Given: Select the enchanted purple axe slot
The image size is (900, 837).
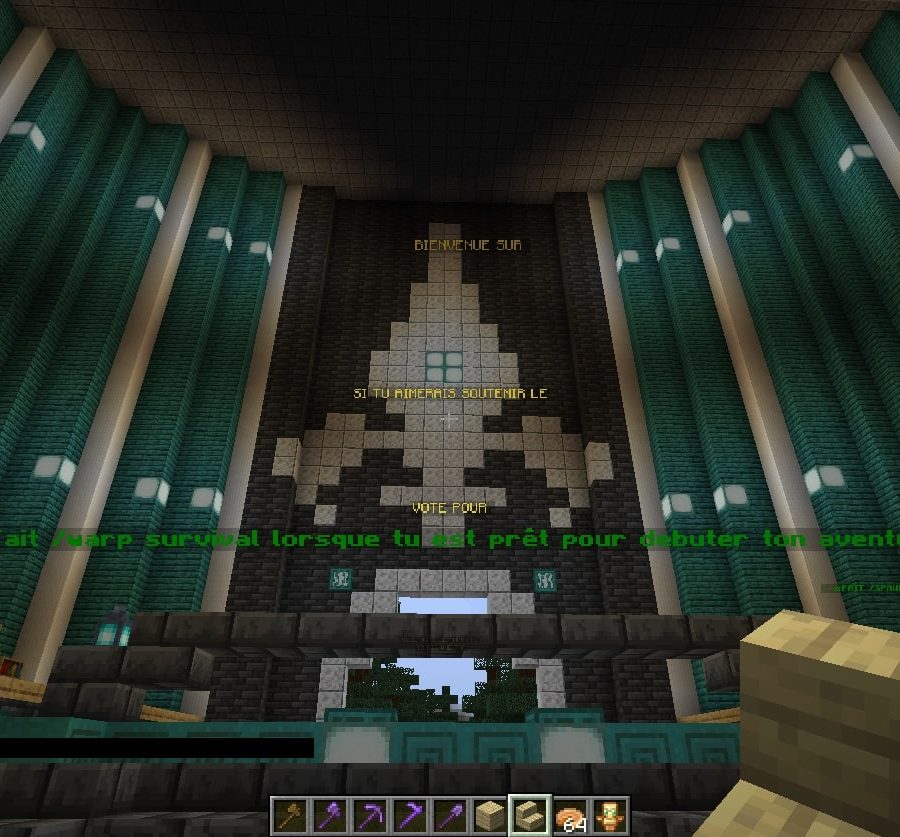Looking at the screenshot, I should [329, 816].
